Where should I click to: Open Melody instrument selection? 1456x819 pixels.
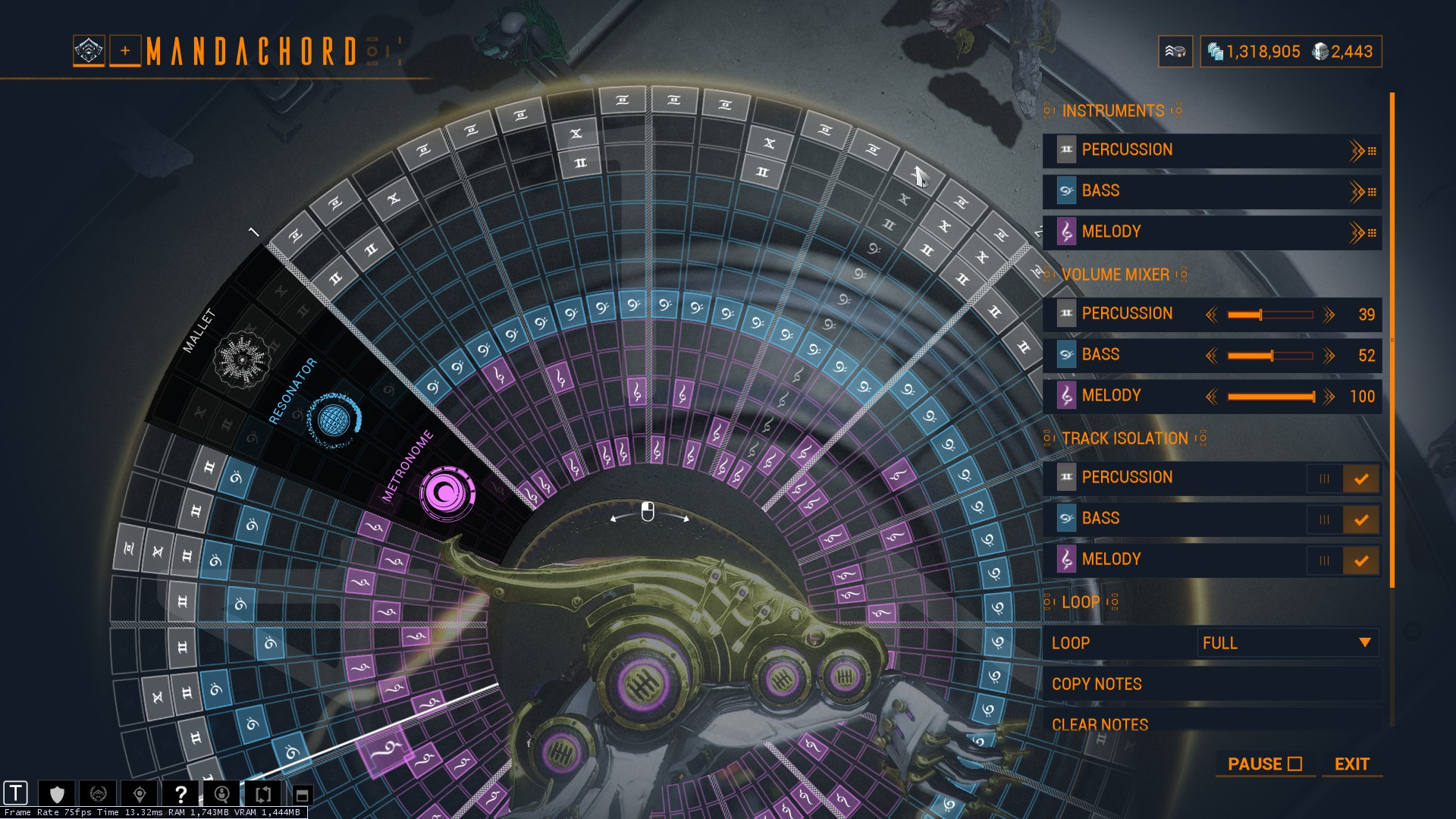1211,232
